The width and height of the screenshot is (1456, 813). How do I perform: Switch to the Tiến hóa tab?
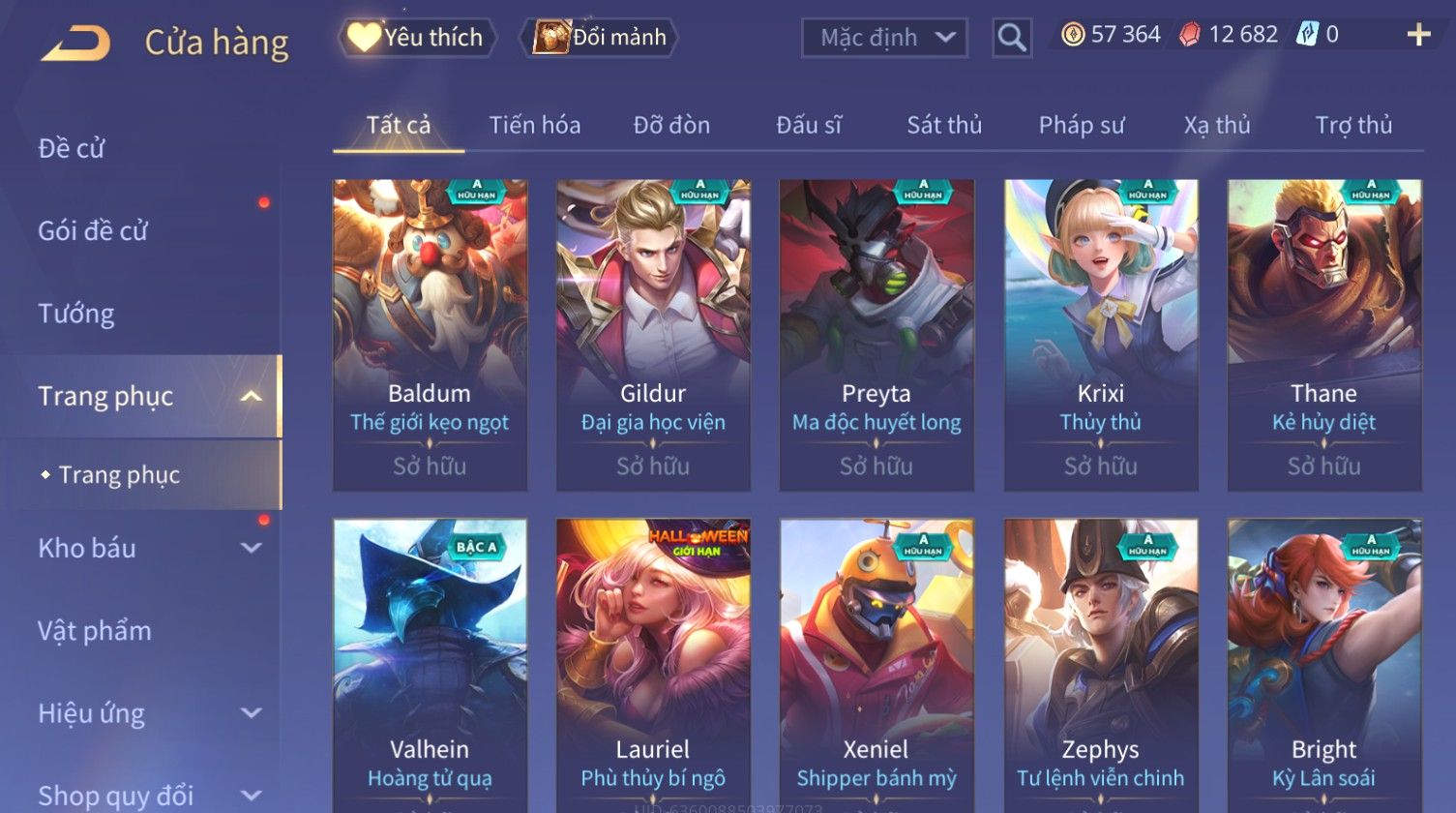pos(534,125)
